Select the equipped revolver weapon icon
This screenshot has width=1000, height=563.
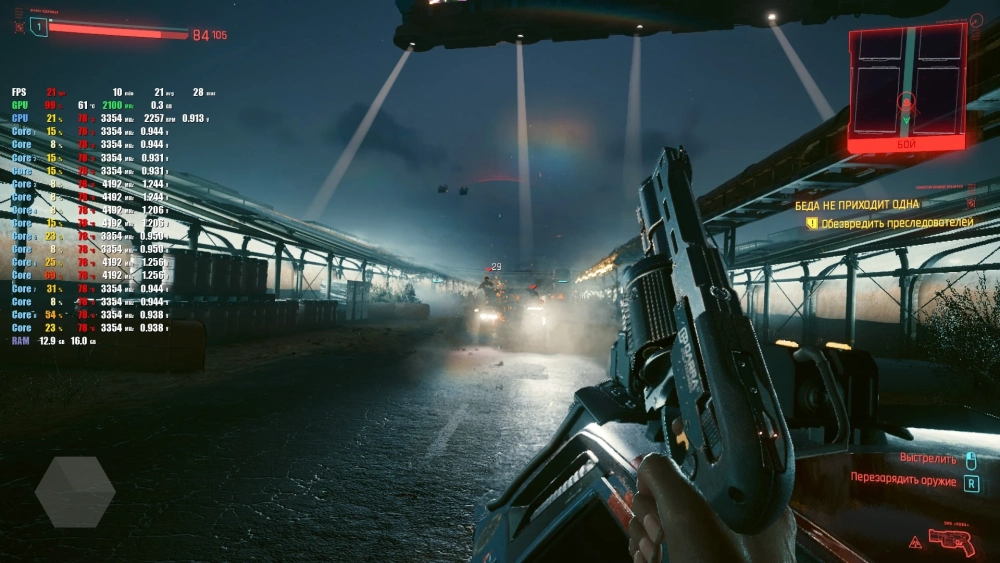[952, 542]
